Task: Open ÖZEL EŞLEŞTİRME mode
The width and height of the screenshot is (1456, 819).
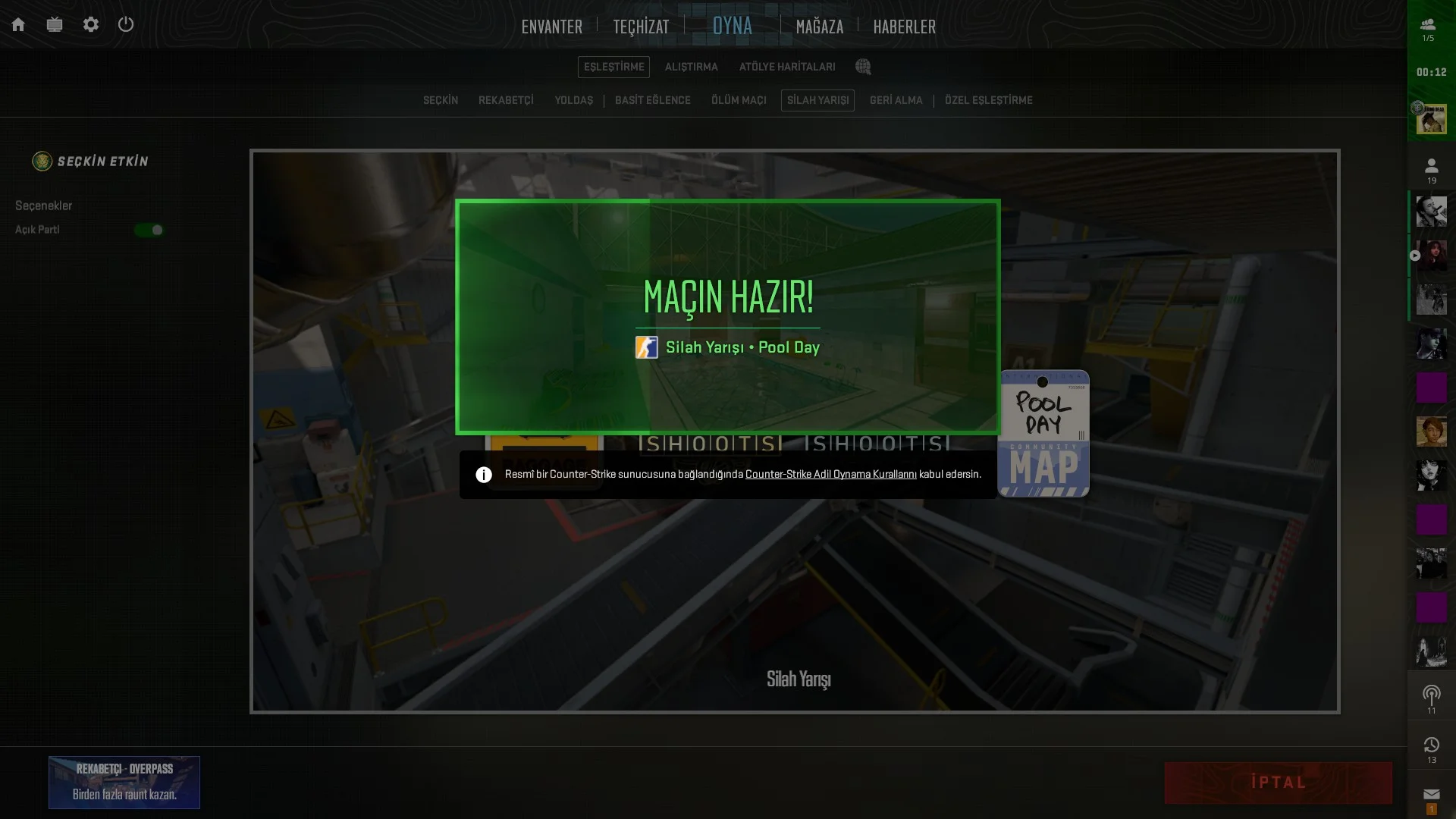Action: click(988, 100)
